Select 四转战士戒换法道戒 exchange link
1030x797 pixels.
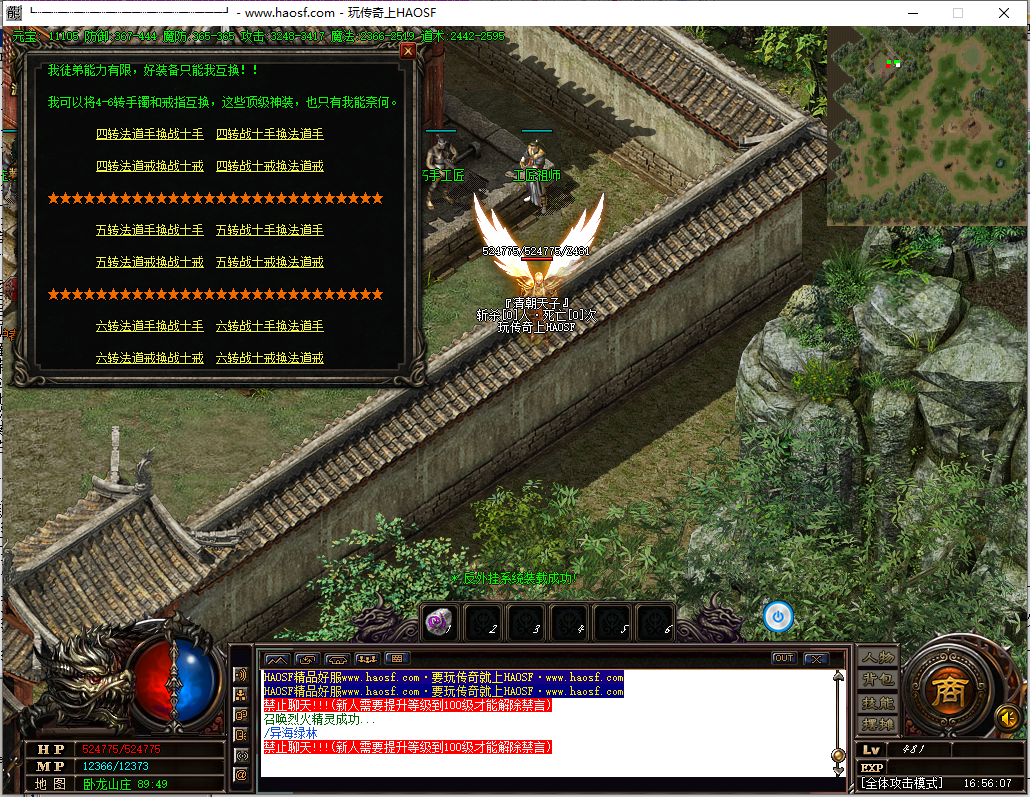tap(270, 166)
